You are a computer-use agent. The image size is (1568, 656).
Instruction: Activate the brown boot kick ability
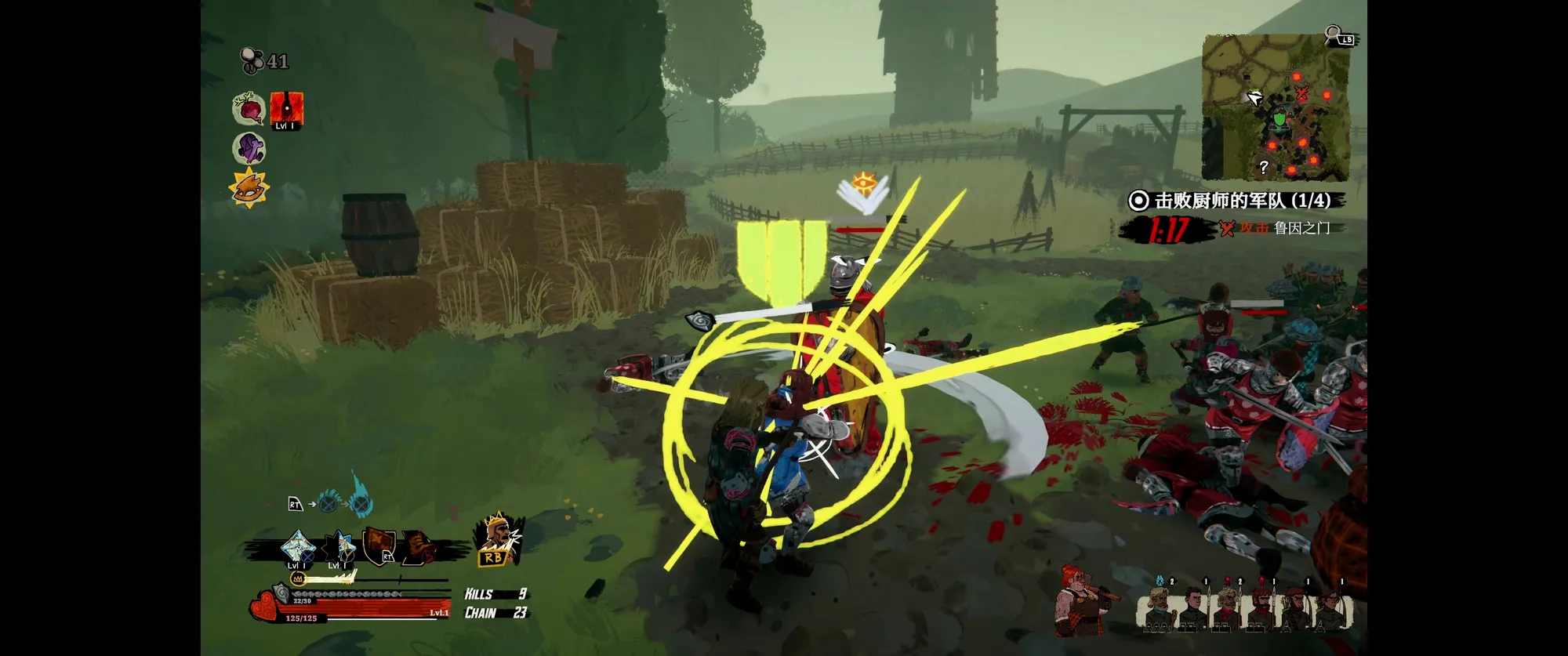418,547
